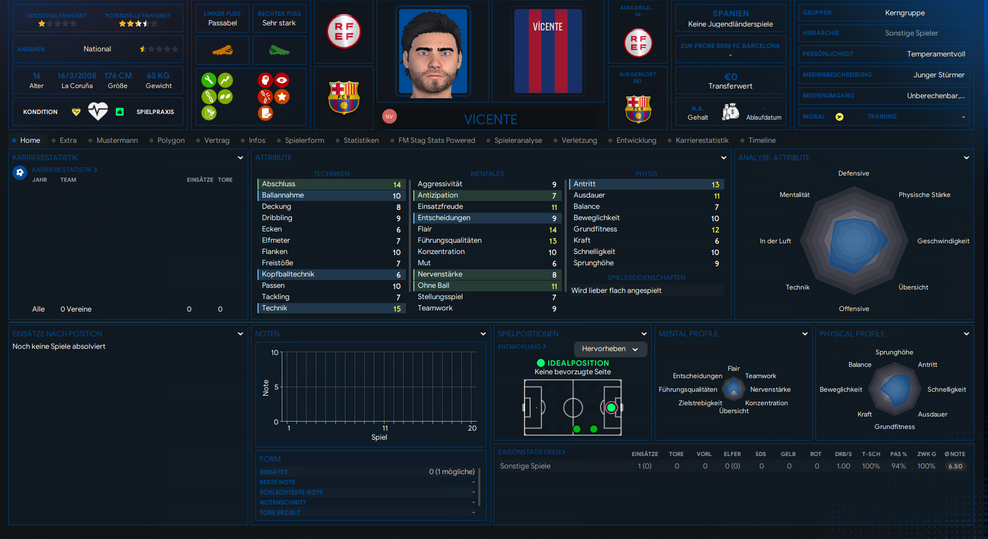Select the ideal striker position marker
Image resolution: width=988 pixels, height=539 pixels.
tap(611, 408)
